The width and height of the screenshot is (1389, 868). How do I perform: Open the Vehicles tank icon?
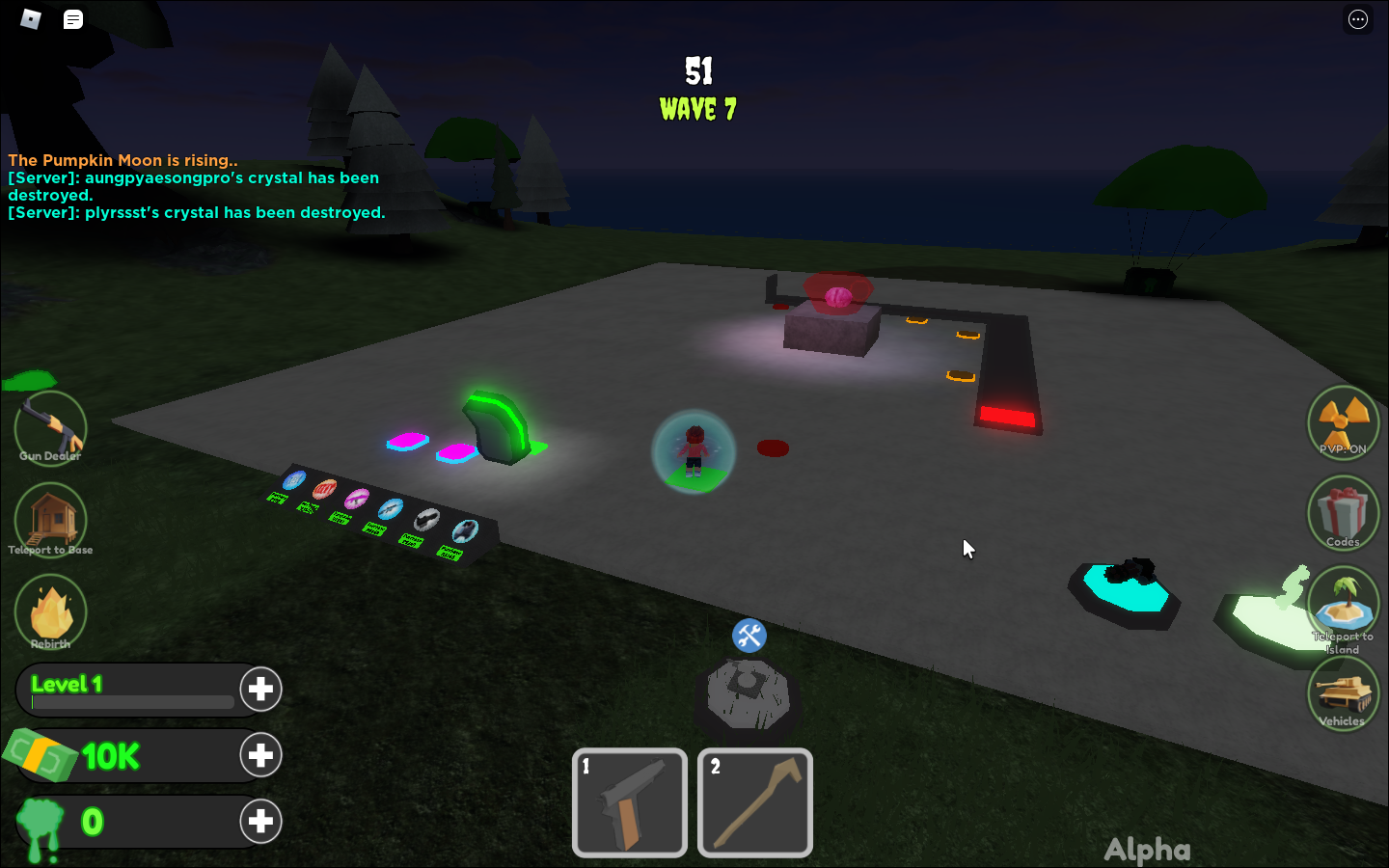pos(1343,693)
